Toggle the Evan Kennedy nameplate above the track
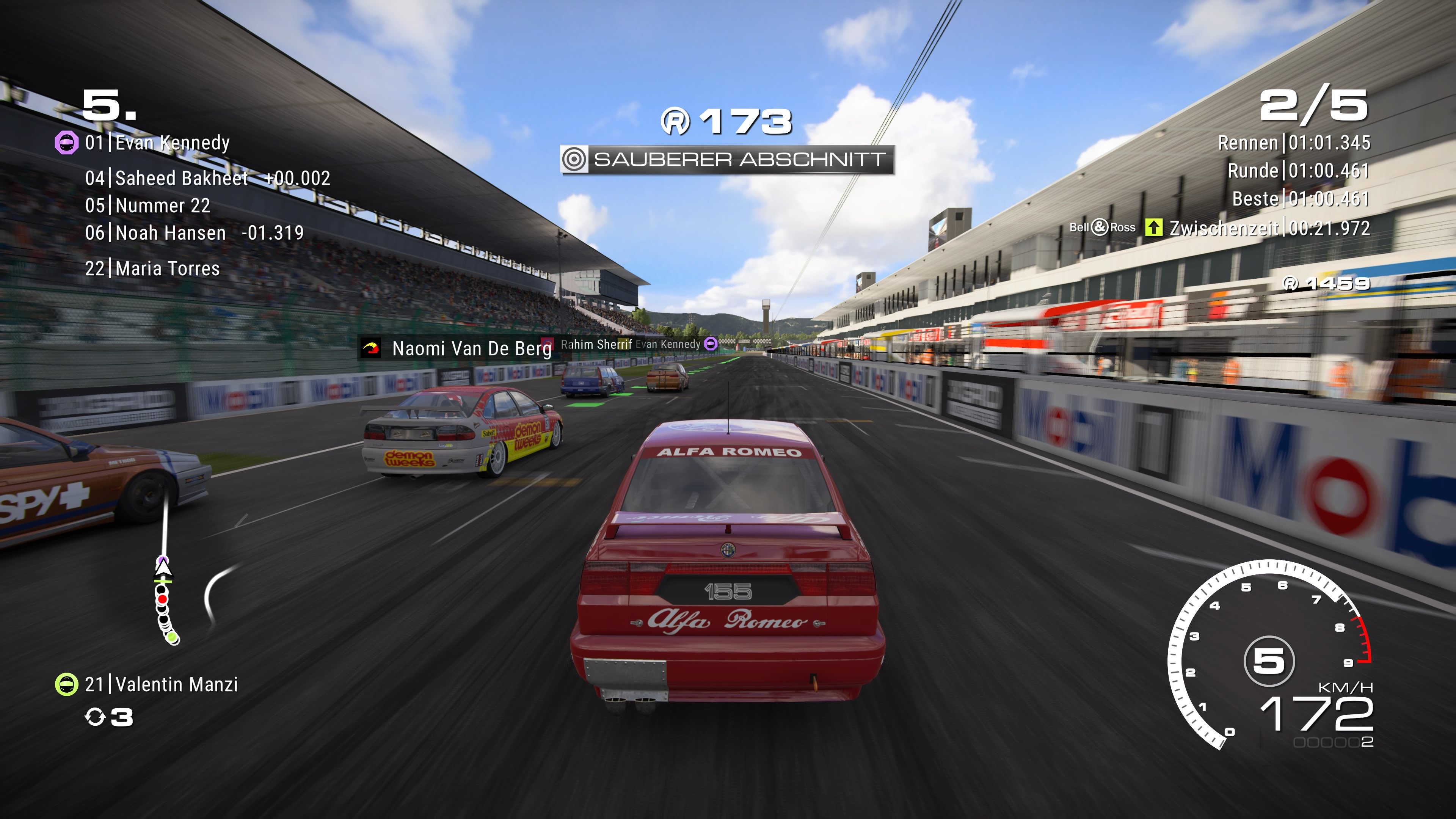1456x819 pixels. coord(667,344)
